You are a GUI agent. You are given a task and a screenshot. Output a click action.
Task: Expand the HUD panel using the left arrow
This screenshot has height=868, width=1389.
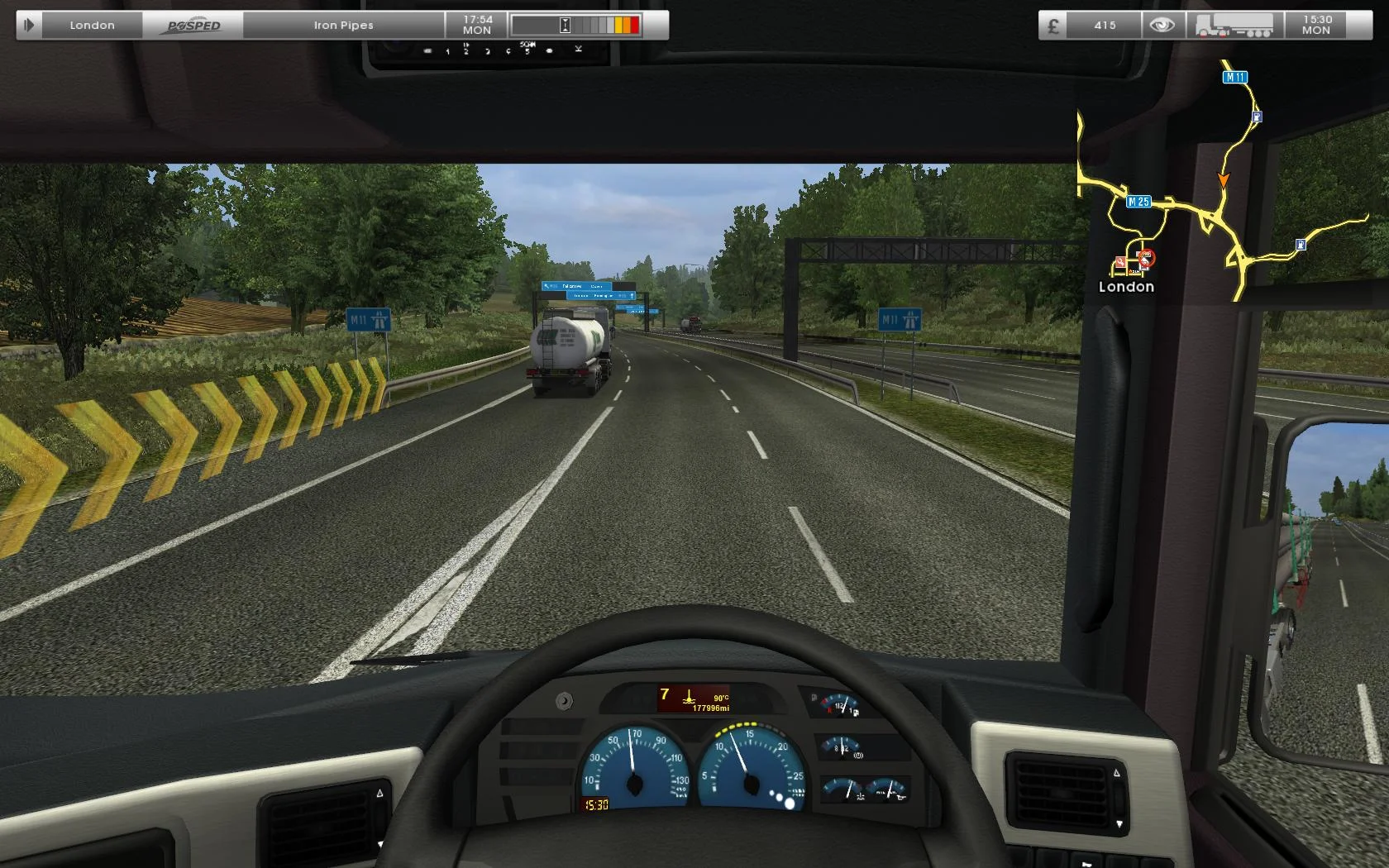pos(30,25)
